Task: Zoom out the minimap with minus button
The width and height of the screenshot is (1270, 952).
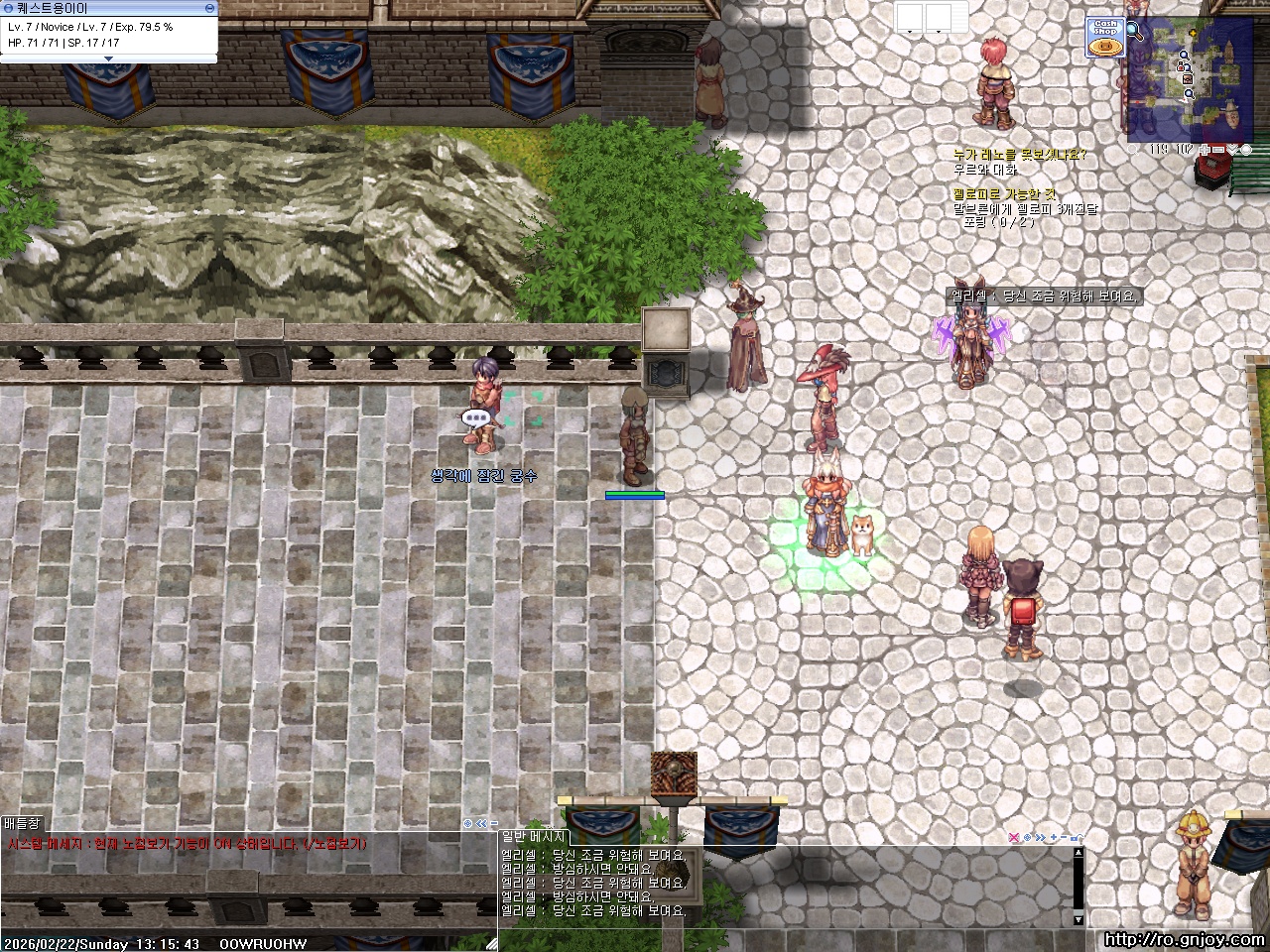Action: click(1218, 150)
